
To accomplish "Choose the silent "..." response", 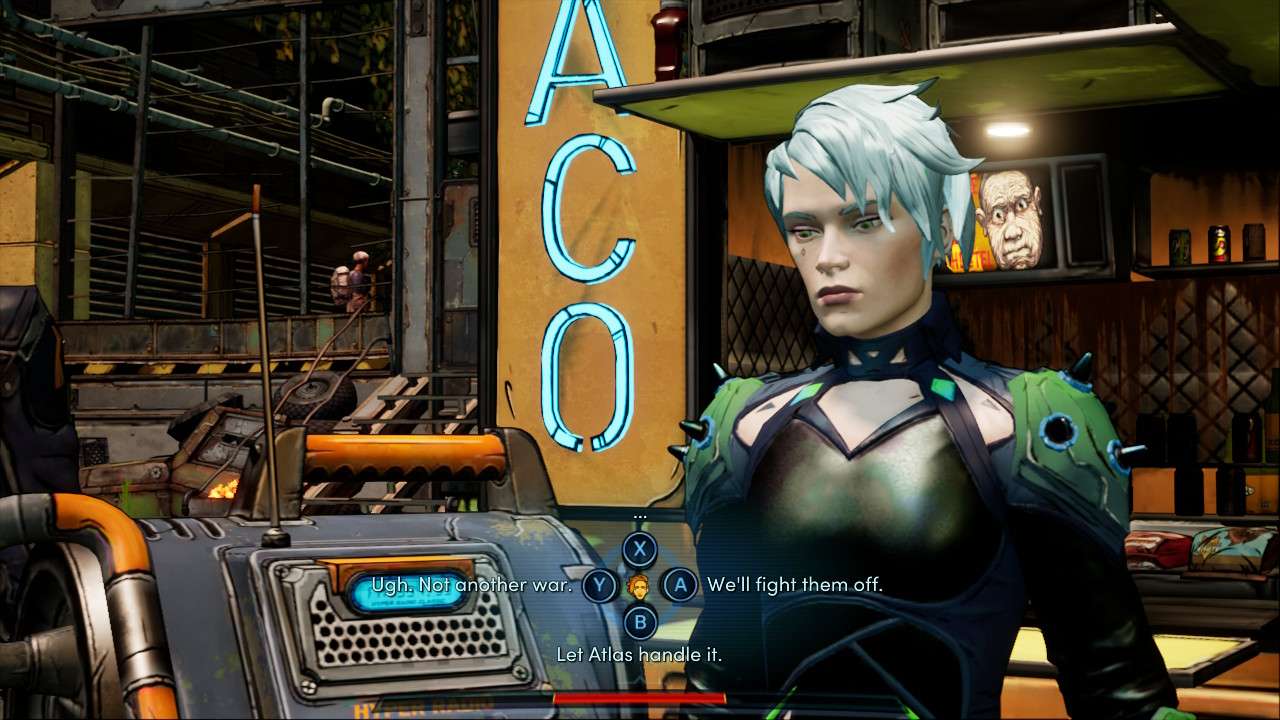I will point(640,548).
